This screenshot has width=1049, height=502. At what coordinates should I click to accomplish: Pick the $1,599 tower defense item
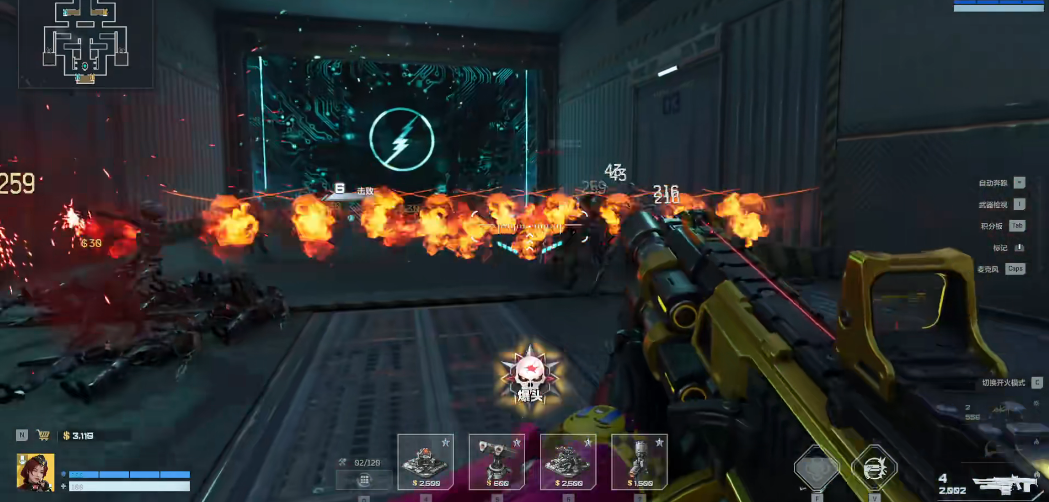click(x=639, y=461)
